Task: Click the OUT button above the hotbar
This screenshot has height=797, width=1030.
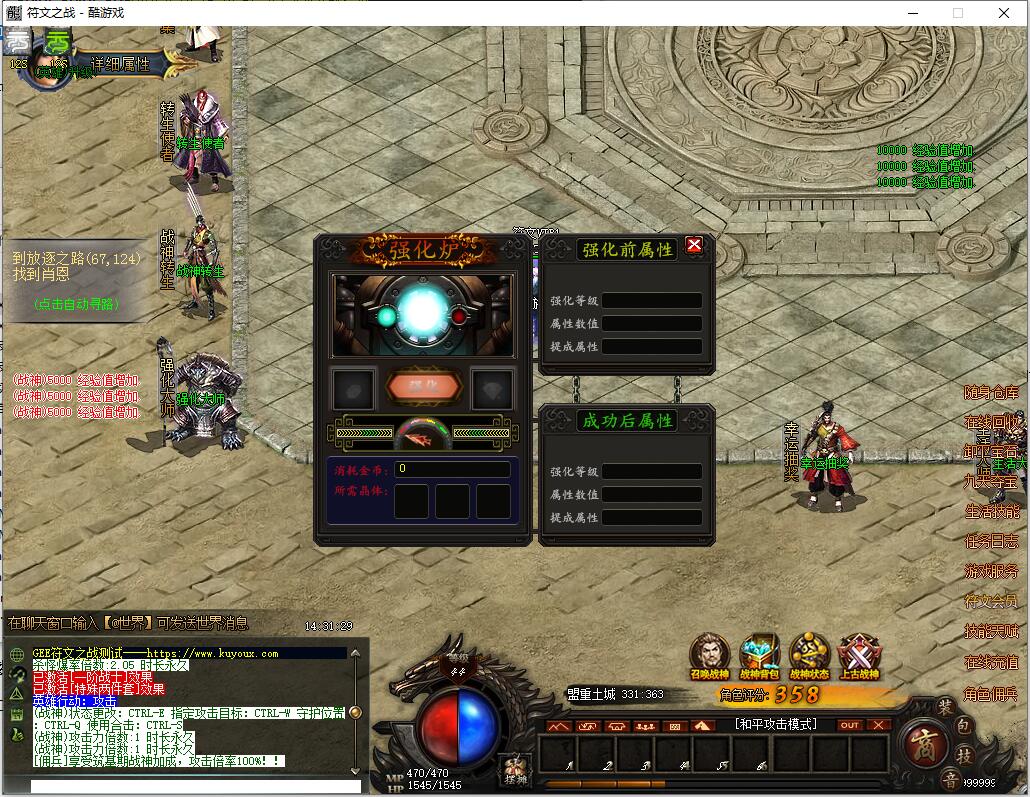Action: tap(849, 725)
